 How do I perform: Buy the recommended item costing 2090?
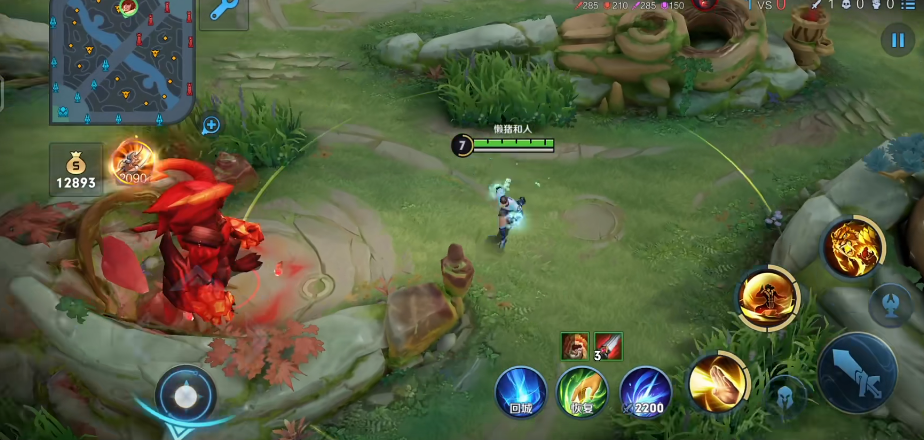click(x=131, y=162)
